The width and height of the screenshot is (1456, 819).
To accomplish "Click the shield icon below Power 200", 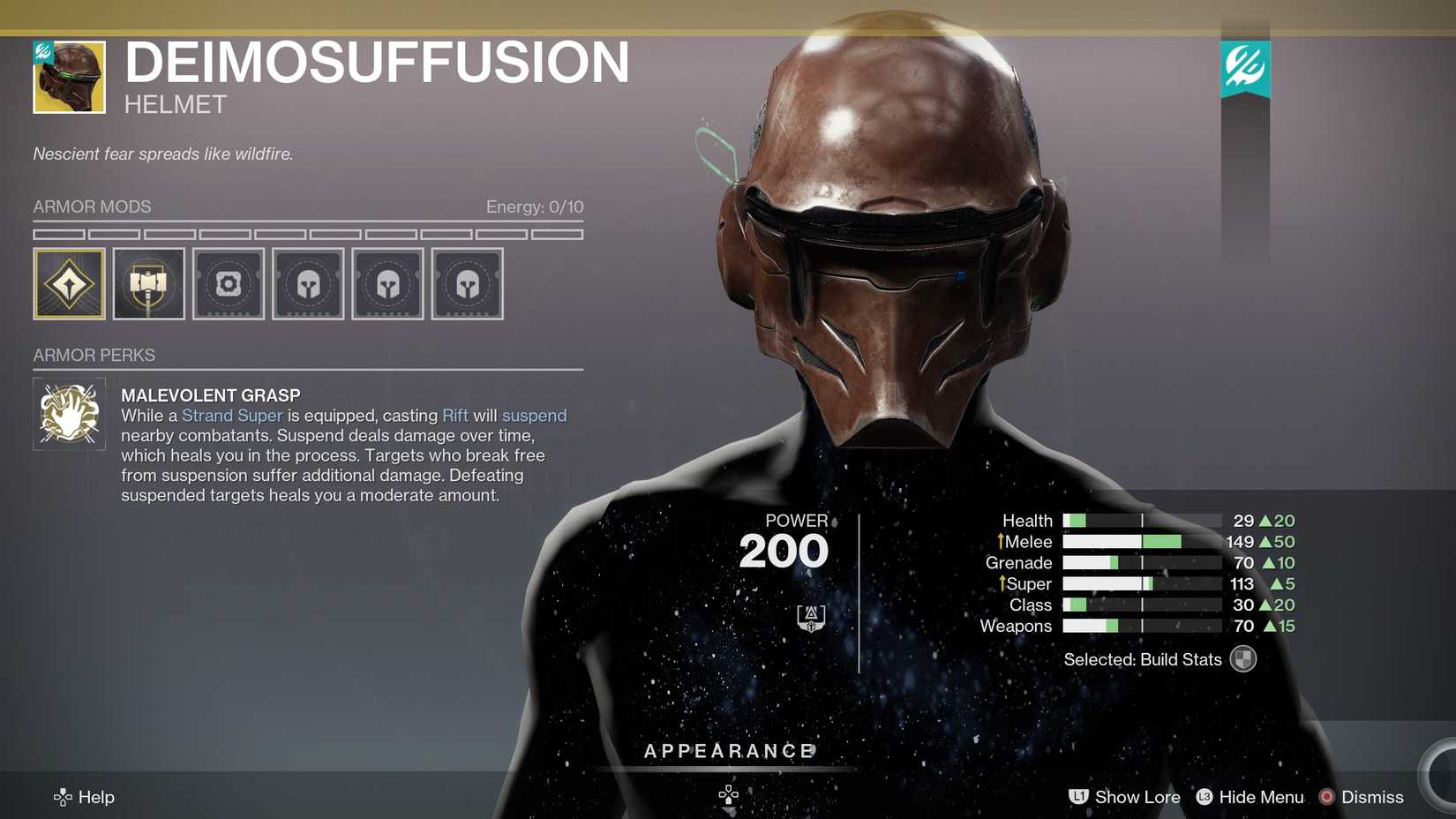I will pyautogui.click(x=813, y=619).
